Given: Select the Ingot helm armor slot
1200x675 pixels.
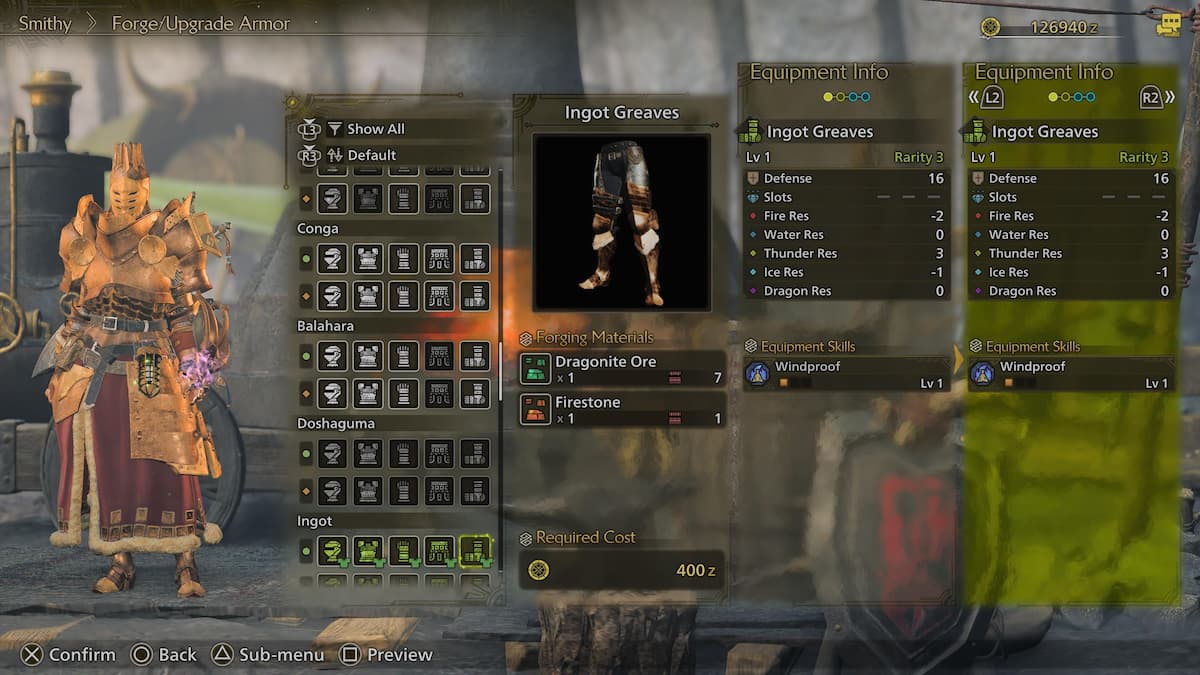Looking at the screenshot, I should (x=333, y=551).
